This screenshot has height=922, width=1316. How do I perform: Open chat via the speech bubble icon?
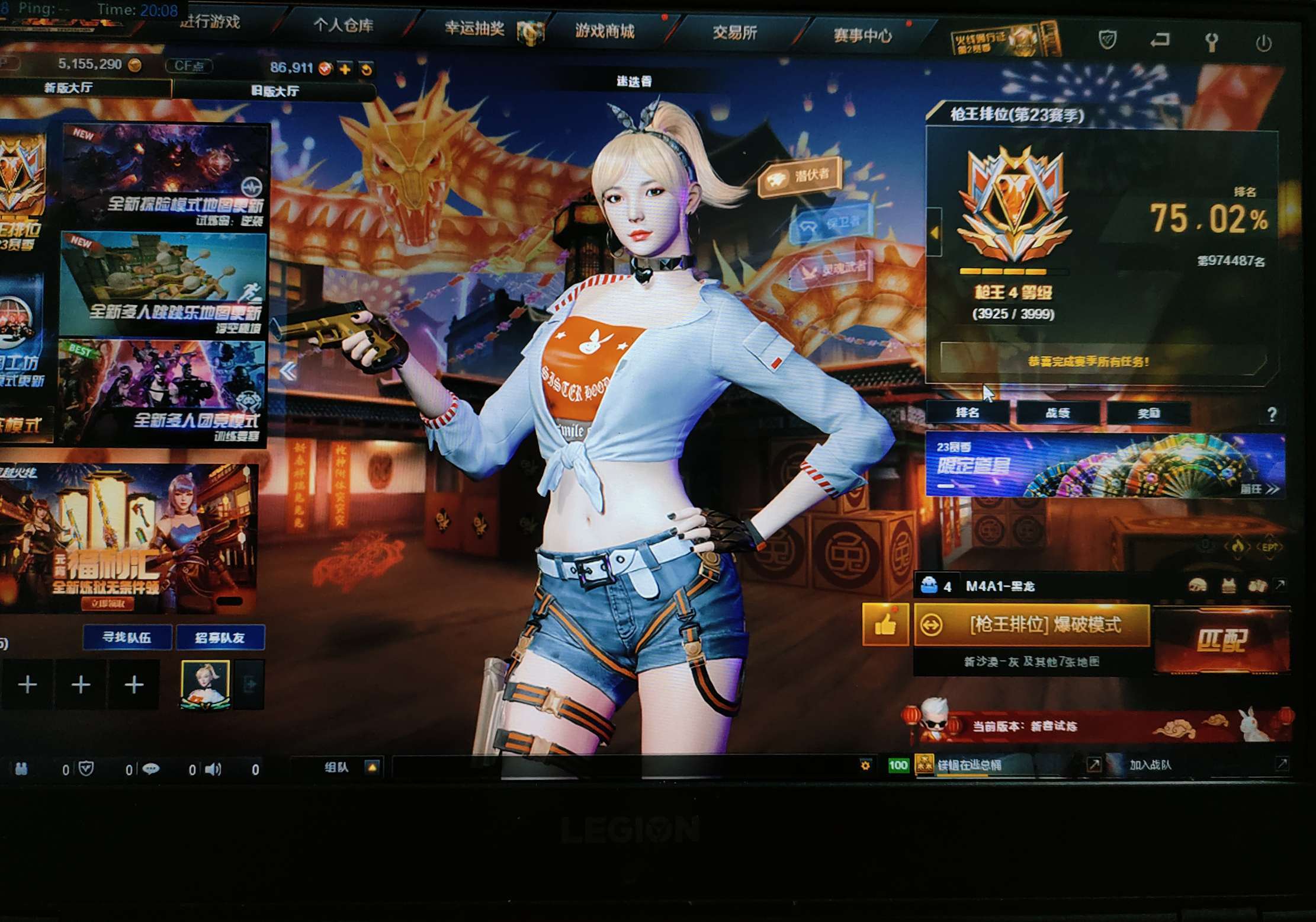pos(152,769)
